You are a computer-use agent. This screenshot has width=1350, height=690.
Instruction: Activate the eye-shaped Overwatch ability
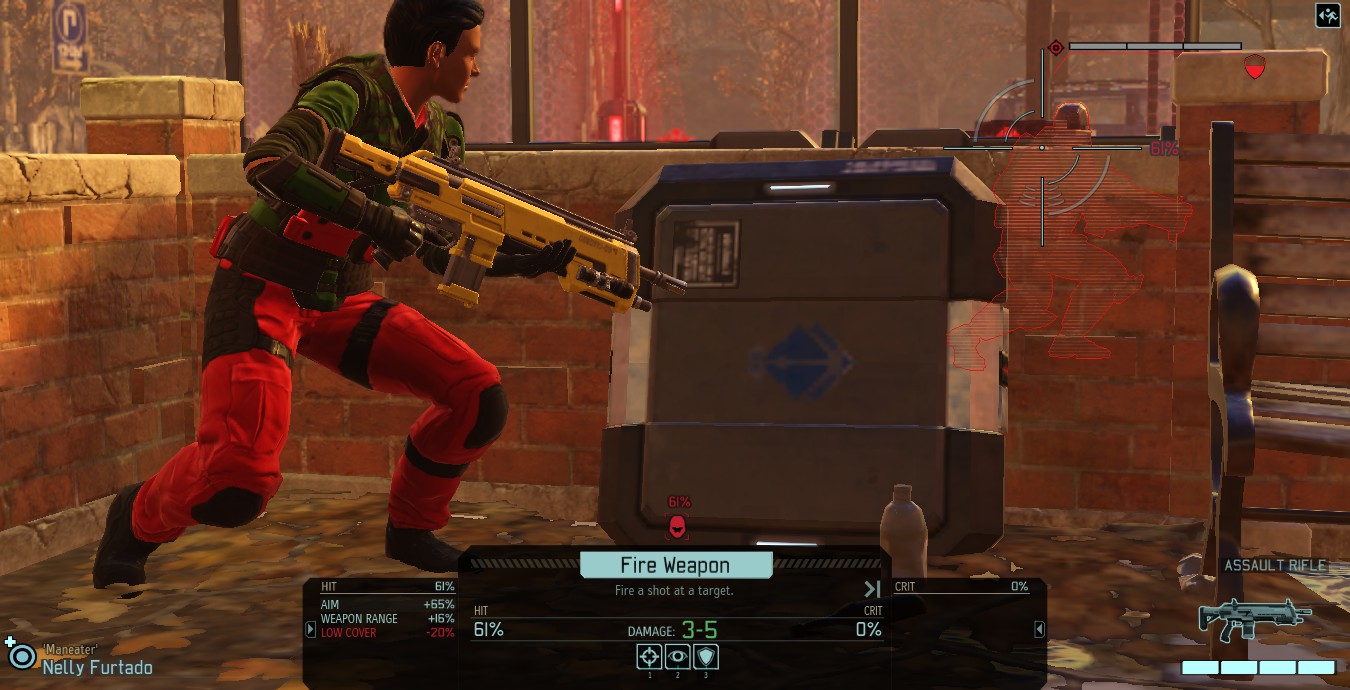tap(678, 657)
